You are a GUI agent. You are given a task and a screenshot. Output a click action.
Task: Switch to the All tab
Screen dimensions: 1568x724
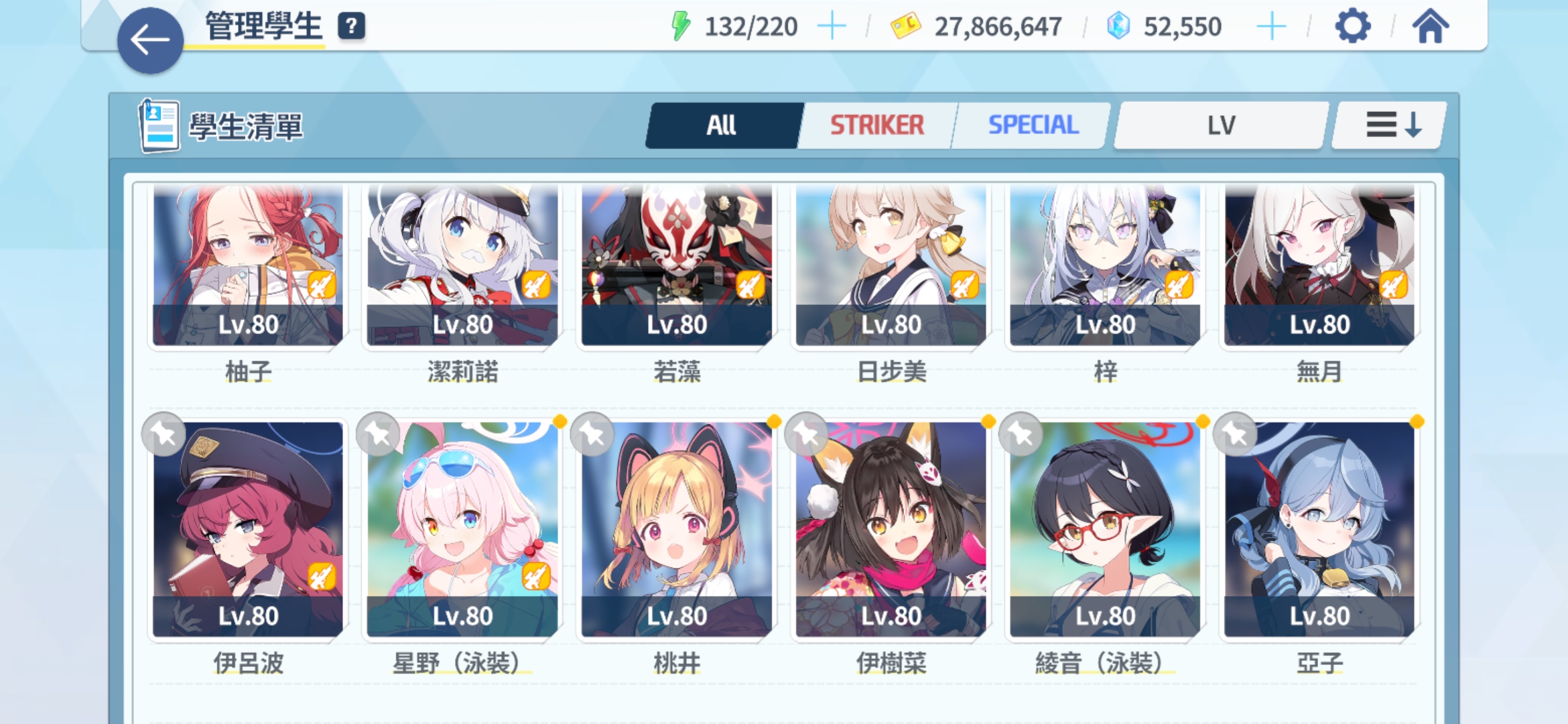coord(722,125)
